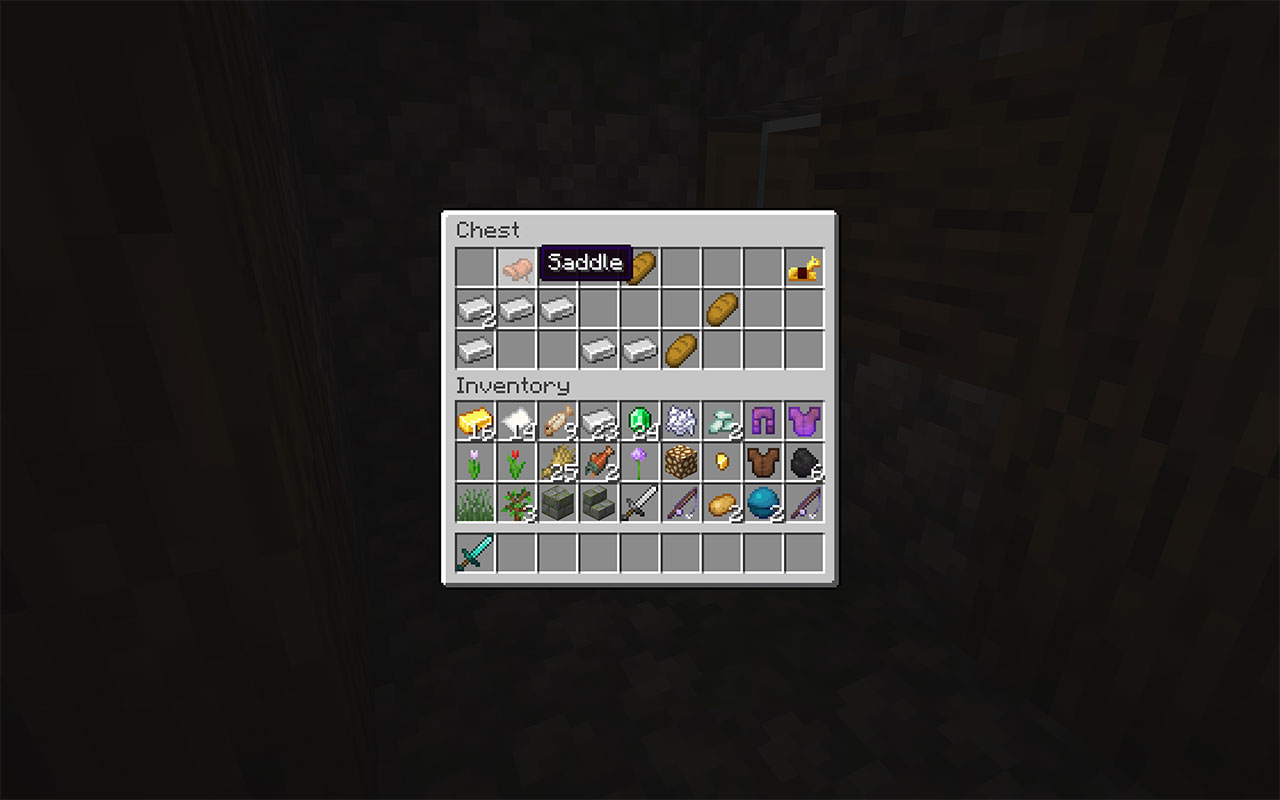Pick up the pink tulip

pyautogui.click(x=475, y=462)
